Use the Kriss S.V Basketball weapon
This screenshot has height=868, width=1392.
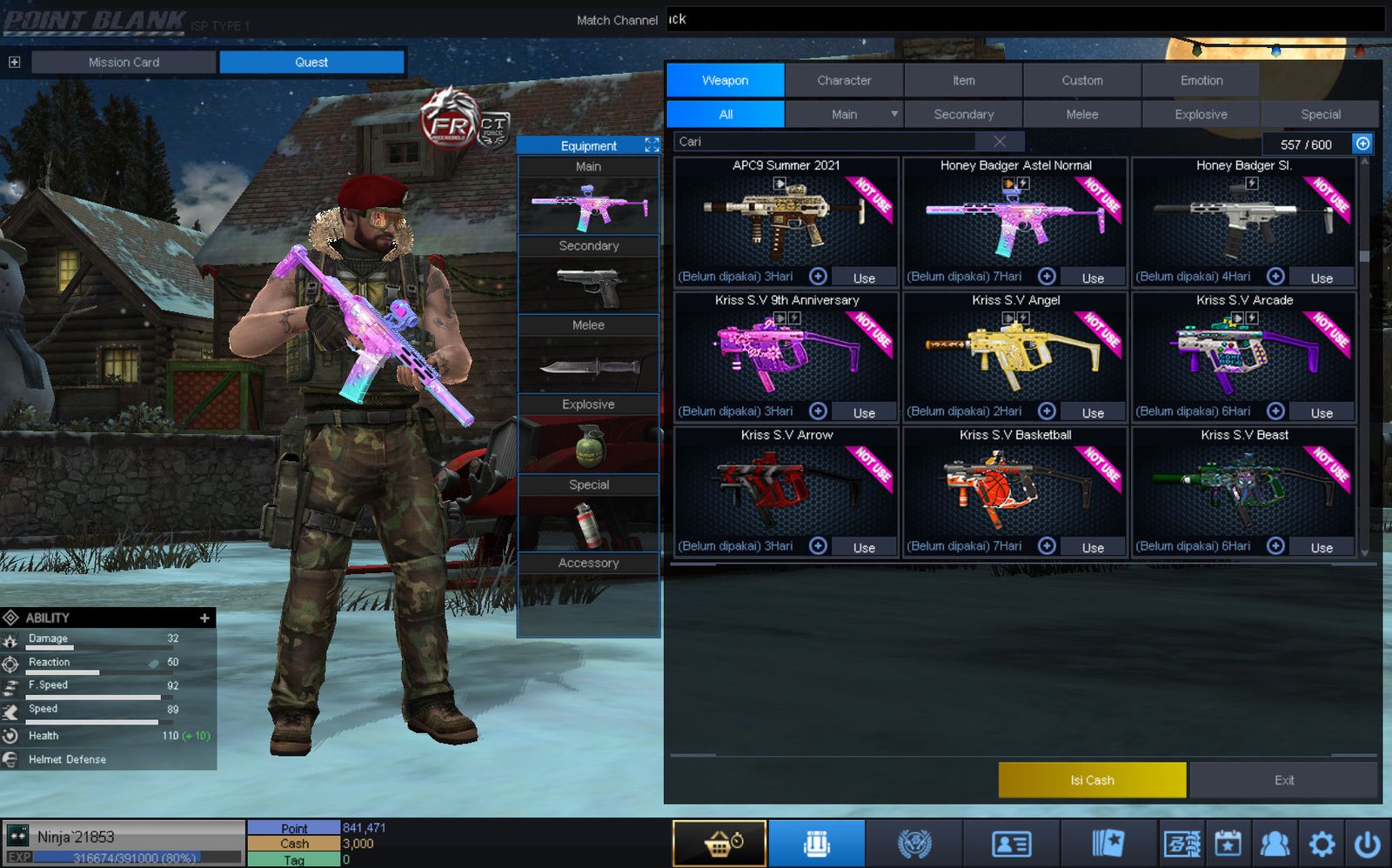tap(1093, 547)
